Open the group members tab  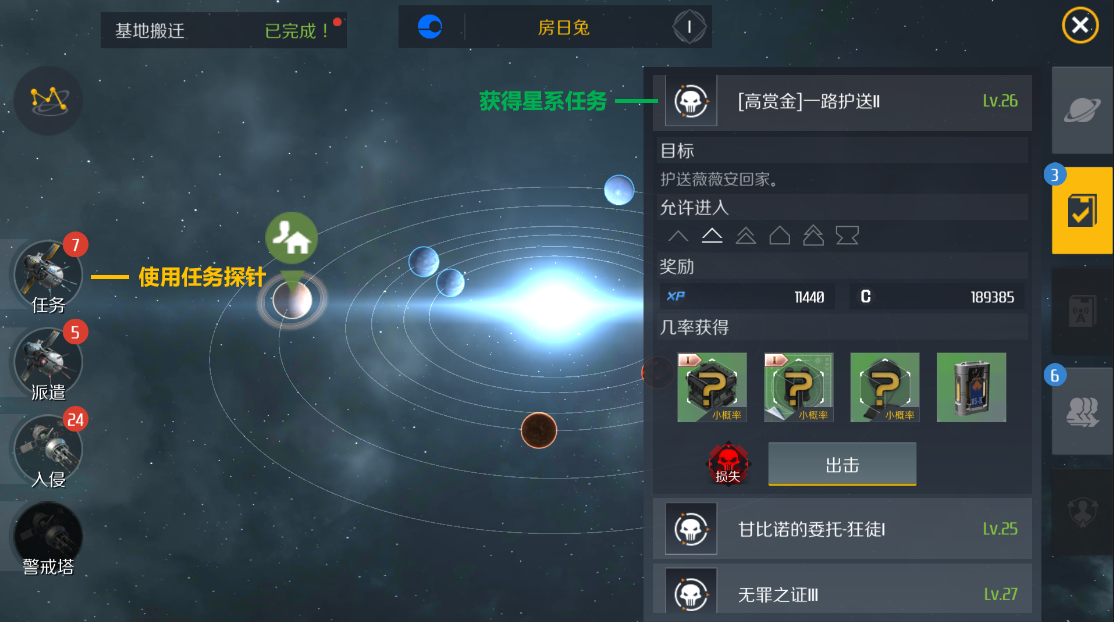(x=1081, y=411)
